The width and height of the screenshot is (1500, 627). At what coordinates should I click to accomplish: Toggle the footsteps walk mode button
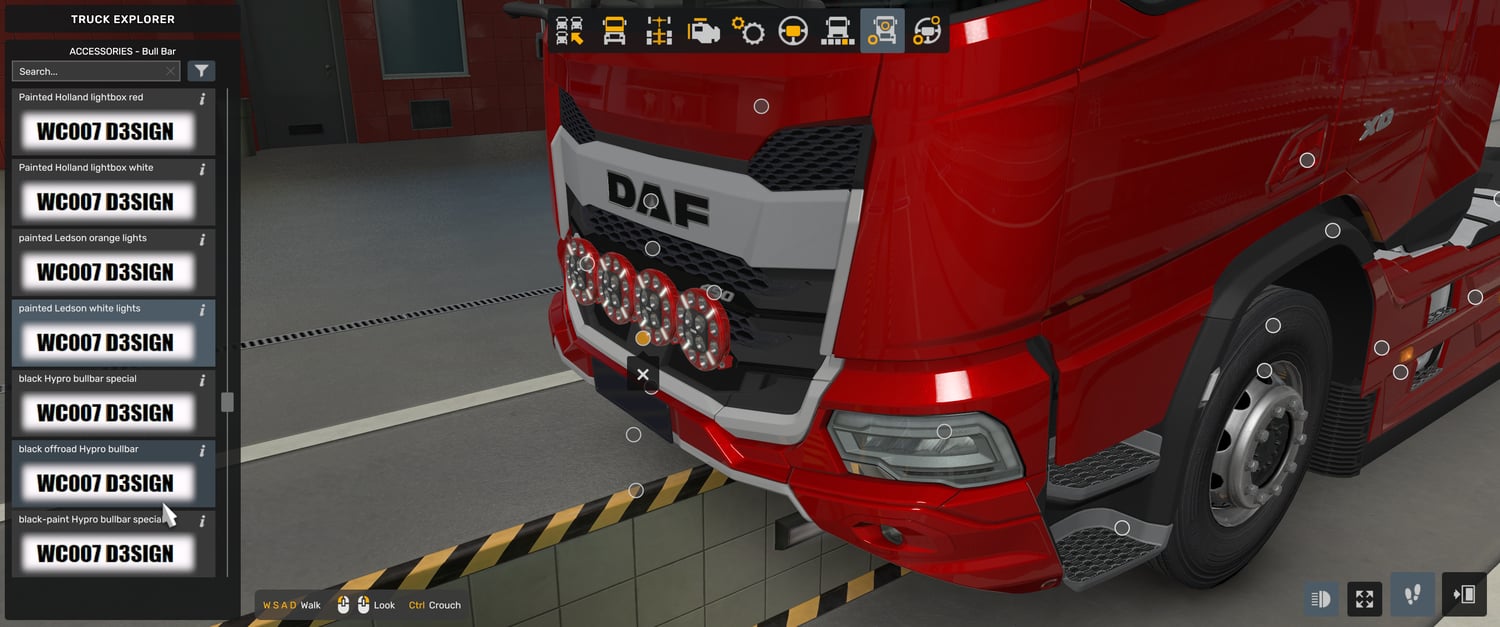pos(1413,595)
